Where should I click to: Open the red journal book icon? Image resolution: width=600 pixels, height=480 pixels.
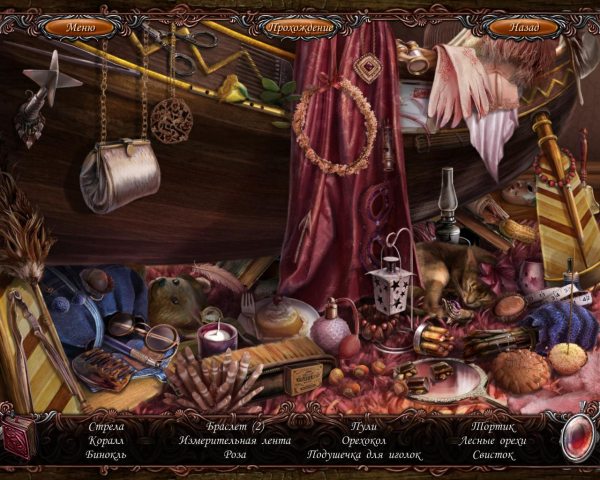(19, 438)
